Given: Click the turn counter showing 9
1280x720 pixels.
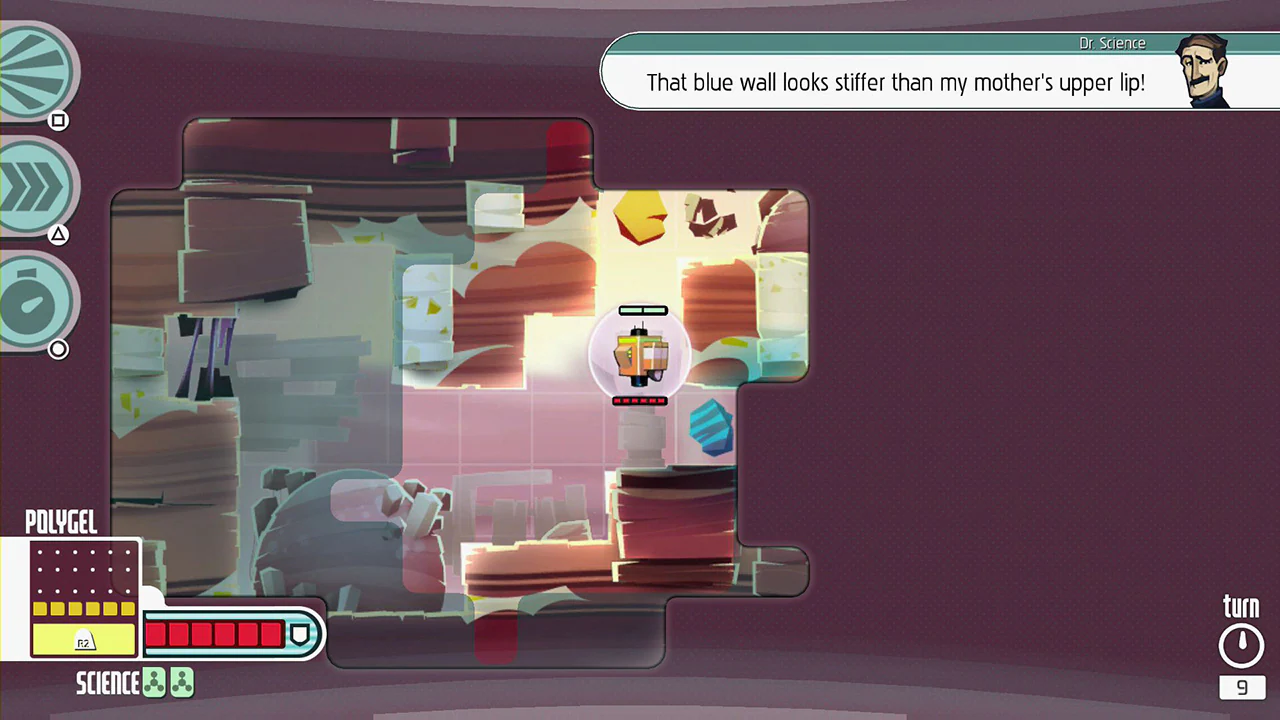Looking at the screenshot, I should point(1241,687).
